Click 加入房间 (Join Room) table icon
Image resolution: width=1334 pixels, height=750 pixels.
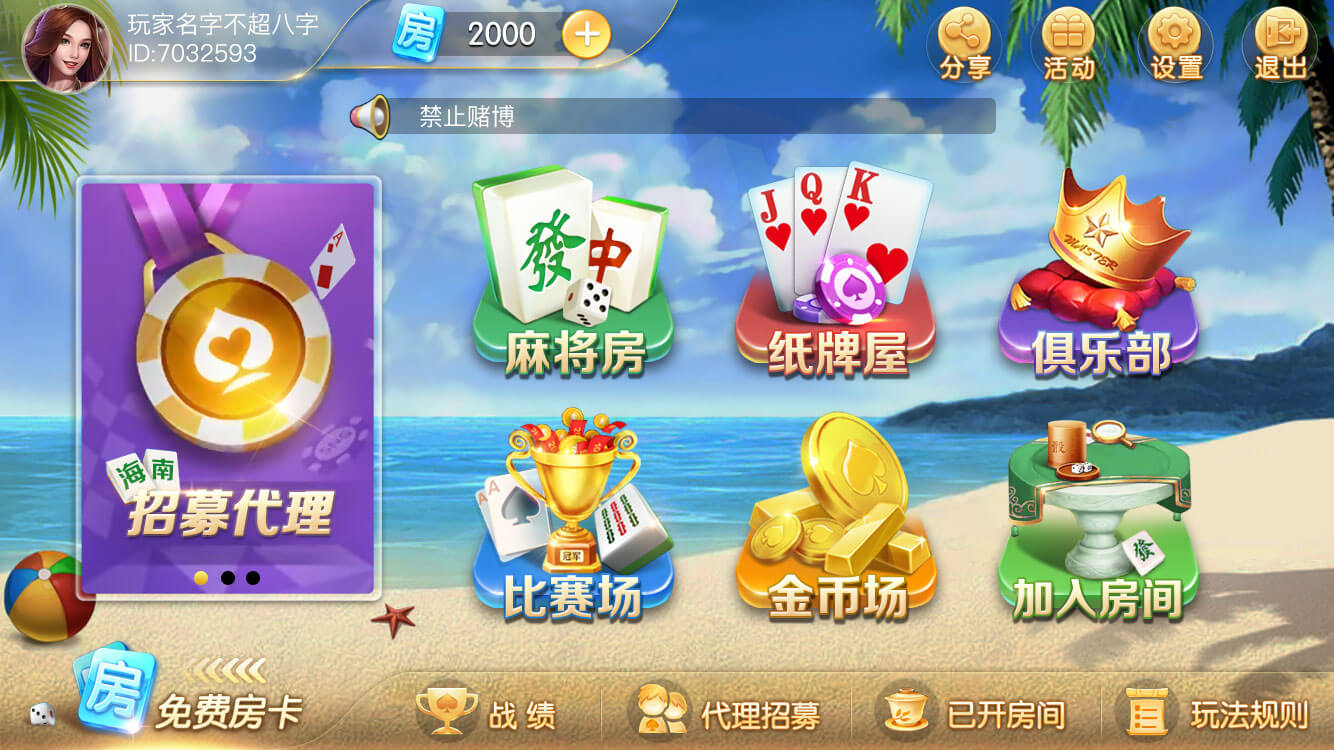[1105, 520]
